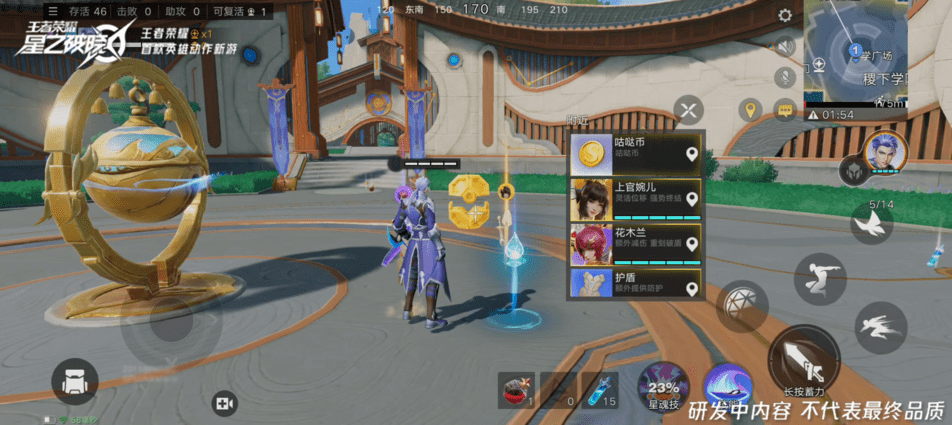This screenshot has height=425, width=952.
Task: Tap the camera view button
Action: pyautogui.click(x=224, y=403)
